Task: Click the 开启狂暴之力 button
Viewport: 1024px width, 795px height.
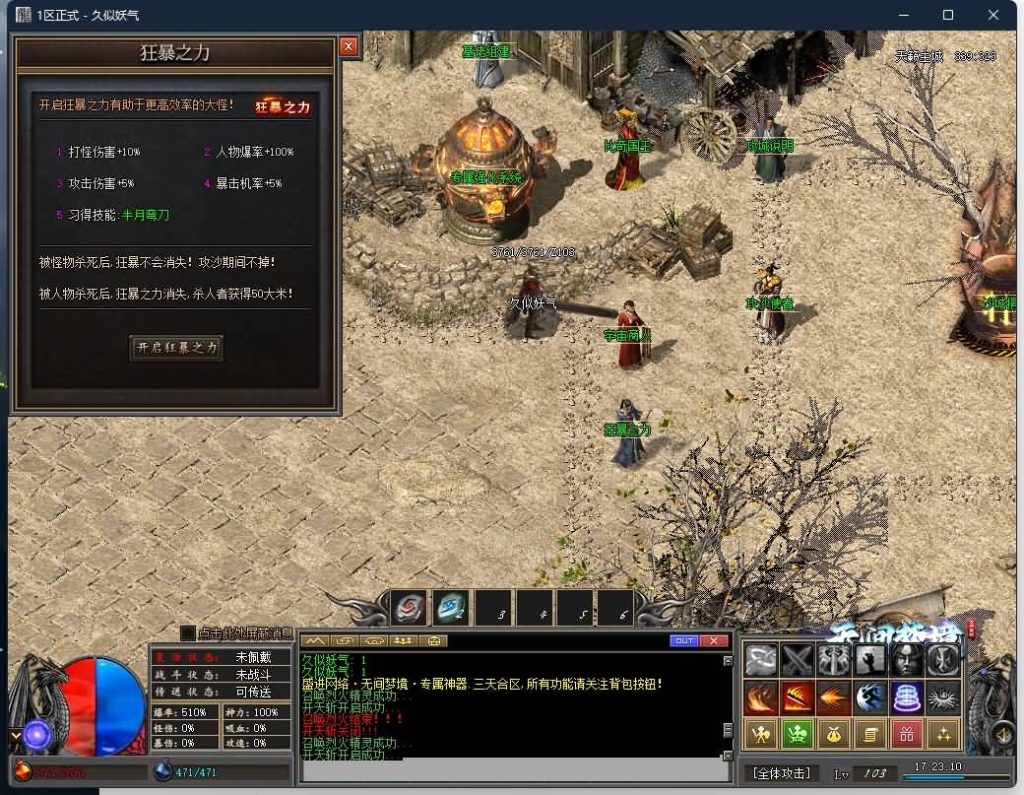Action: (x=176, y=348)
